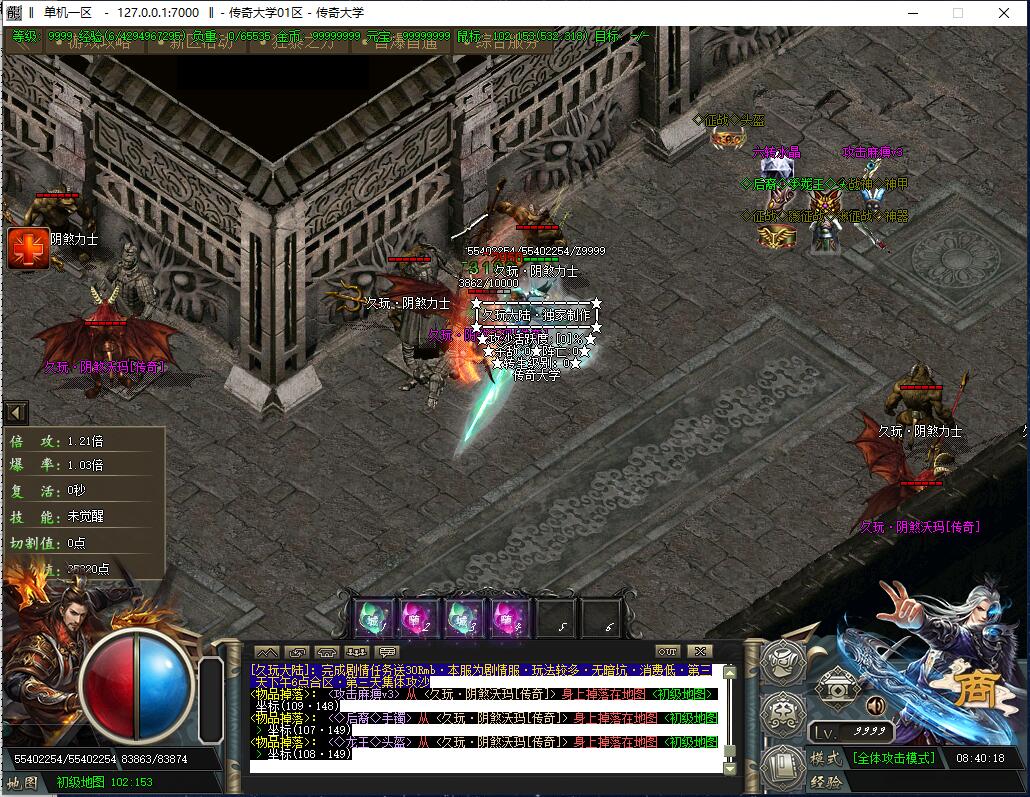Close the chat panel with the X button
The width and height of the screenshot is (1030, 797).
[x=699, y=652]
